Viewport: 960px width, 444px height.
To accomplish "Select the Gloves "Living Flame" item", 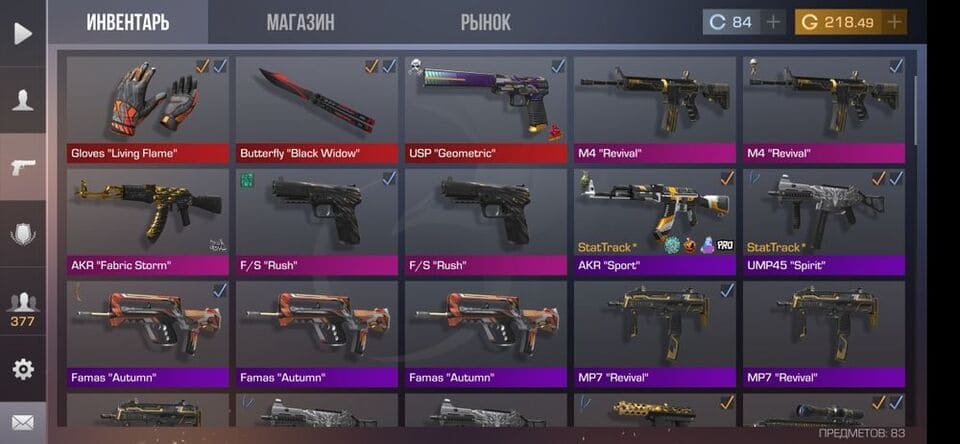I will pos(148,108).
